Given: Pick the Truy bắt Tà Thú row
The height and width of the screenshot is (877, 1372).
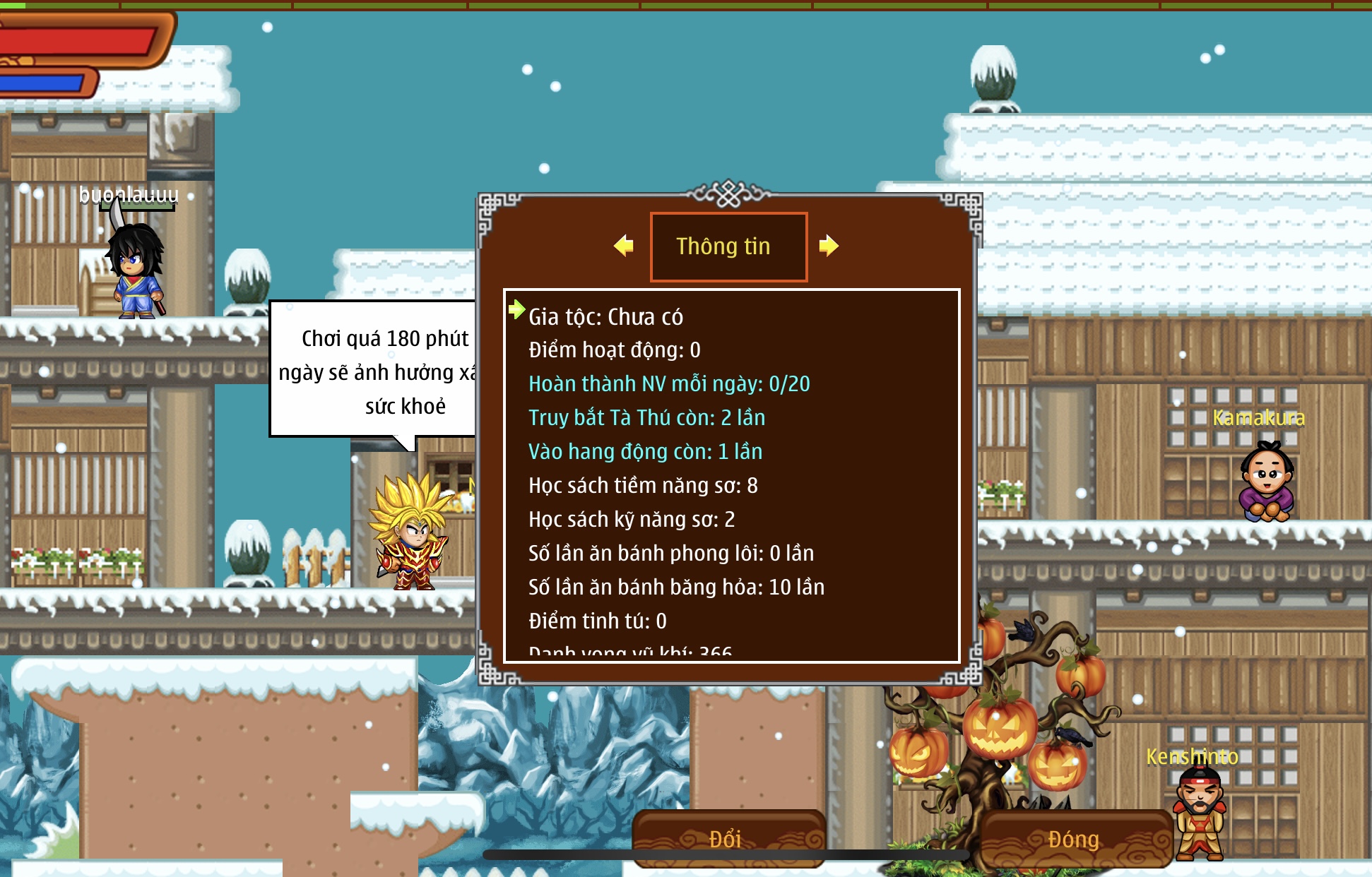Looking at the screenshot, I should point(646,418).
